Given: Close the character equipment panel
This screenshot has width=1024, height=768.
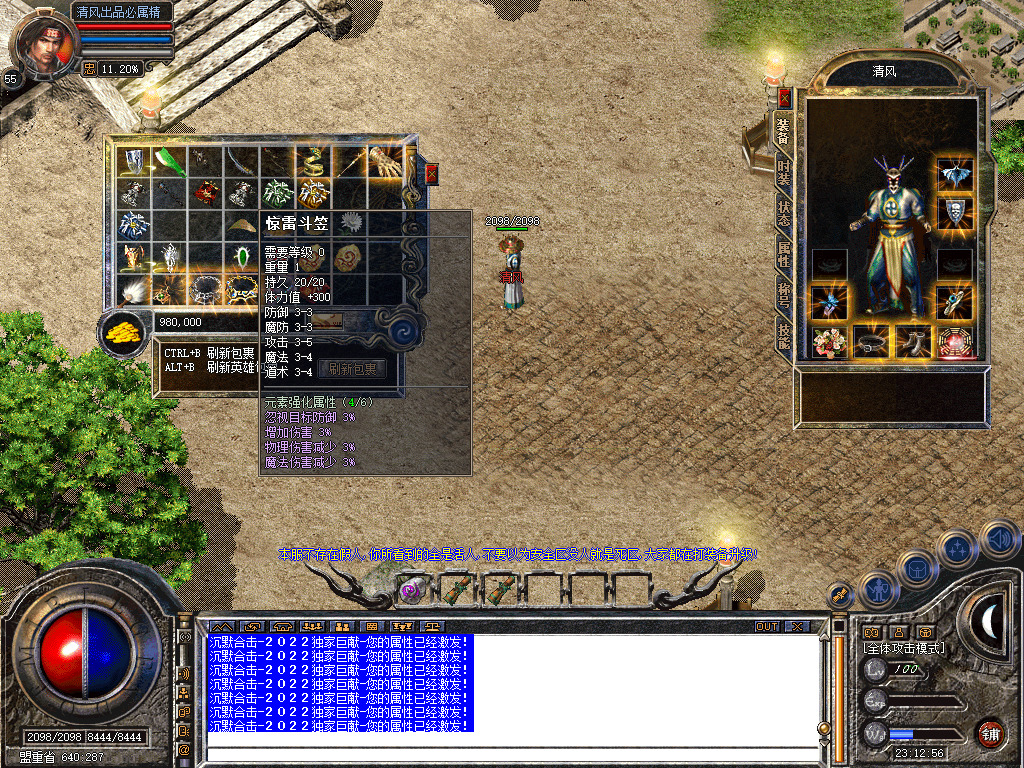Looking at the screenshot, I should [785, 98].
